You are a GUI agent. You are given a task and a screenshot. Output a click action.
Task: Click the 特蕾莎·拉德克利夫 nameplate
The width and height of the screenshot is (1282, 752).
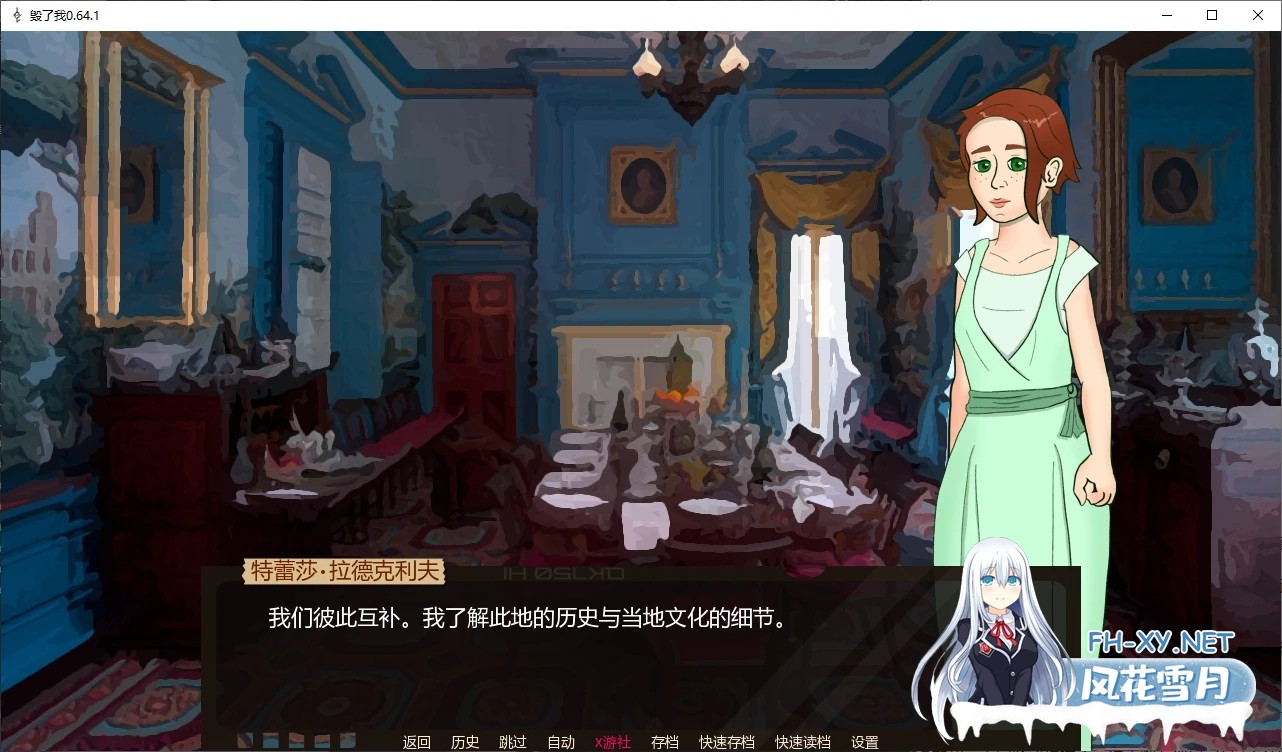pos(347,570)
